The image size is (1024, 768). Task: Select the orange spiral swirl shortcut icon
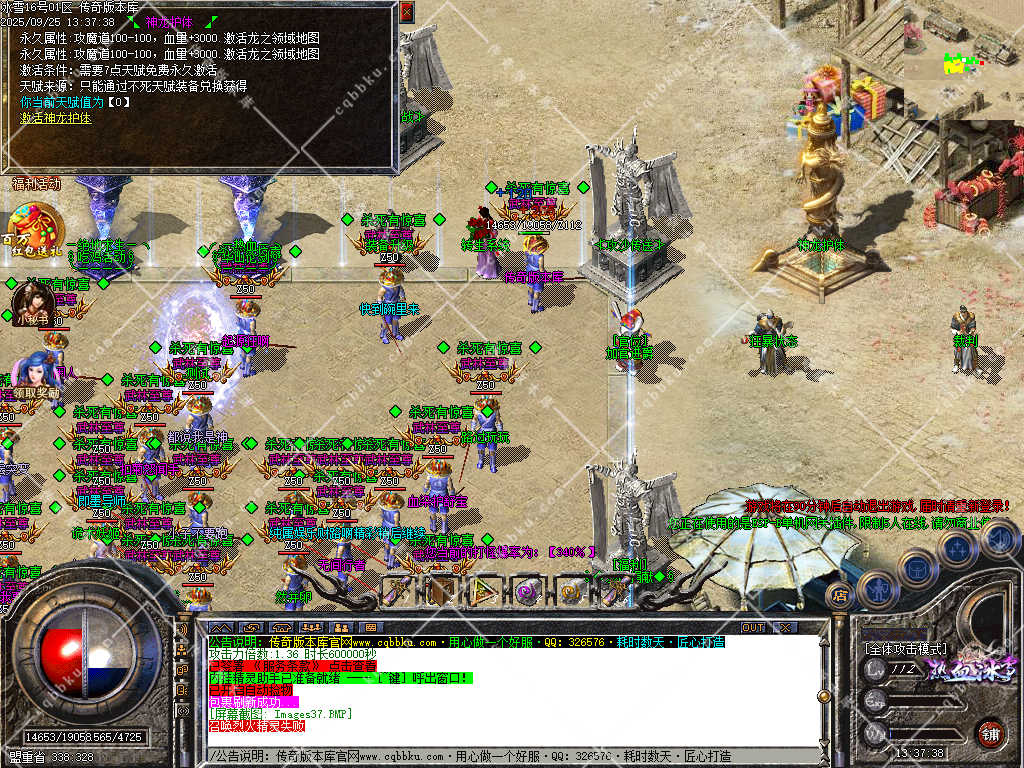tap(571, 592)
